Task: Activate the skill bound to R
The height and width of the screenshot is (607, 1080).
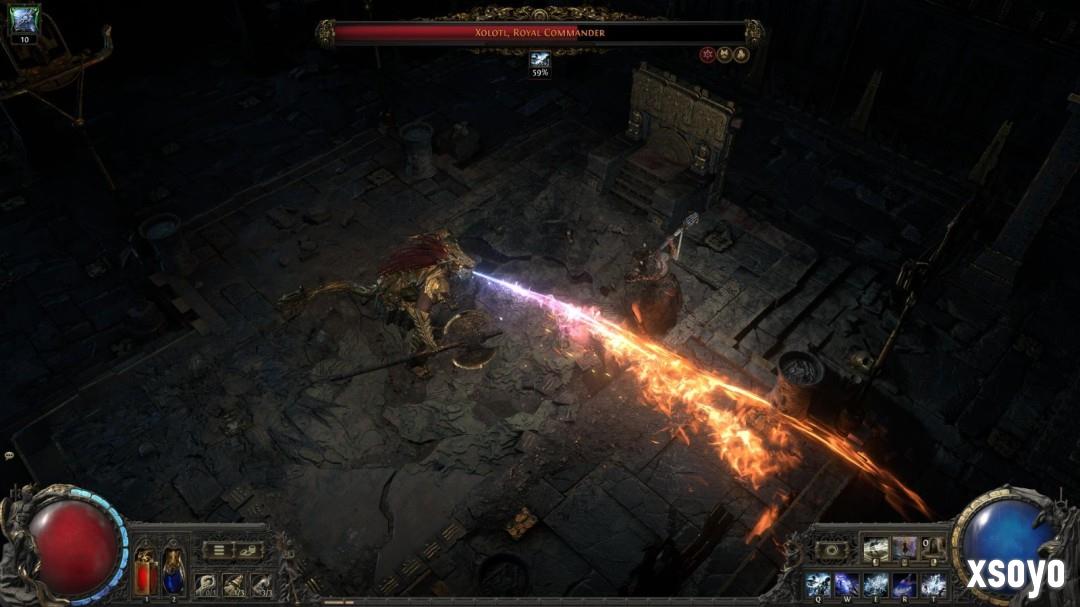Action: point(904,583)
